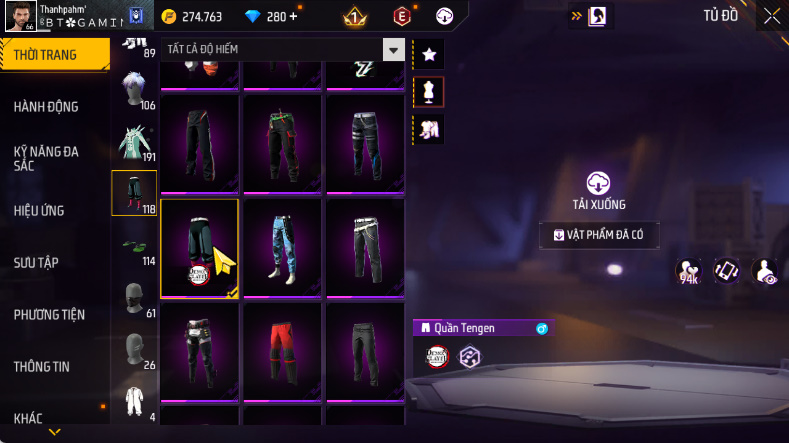Go to the Hiệu Ứng section
The width and height of the screenshot is (789, 443).
pyautogui.click(x=42, y=211)
